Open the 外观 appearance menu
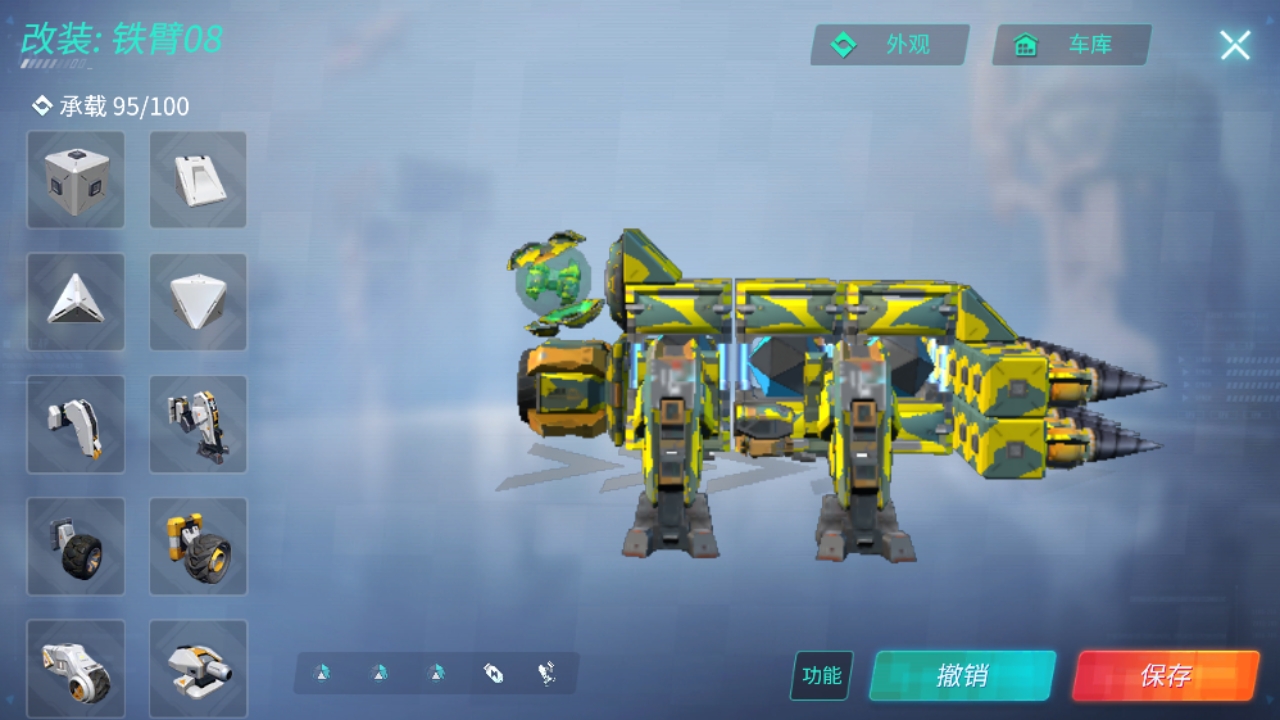 [x=889, y=45]
